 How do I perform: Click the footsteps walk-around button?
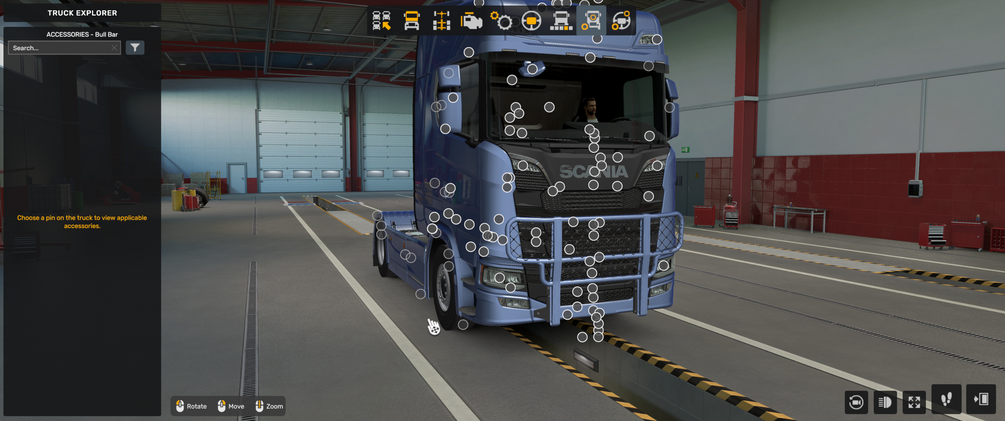(x=946, y=400)
